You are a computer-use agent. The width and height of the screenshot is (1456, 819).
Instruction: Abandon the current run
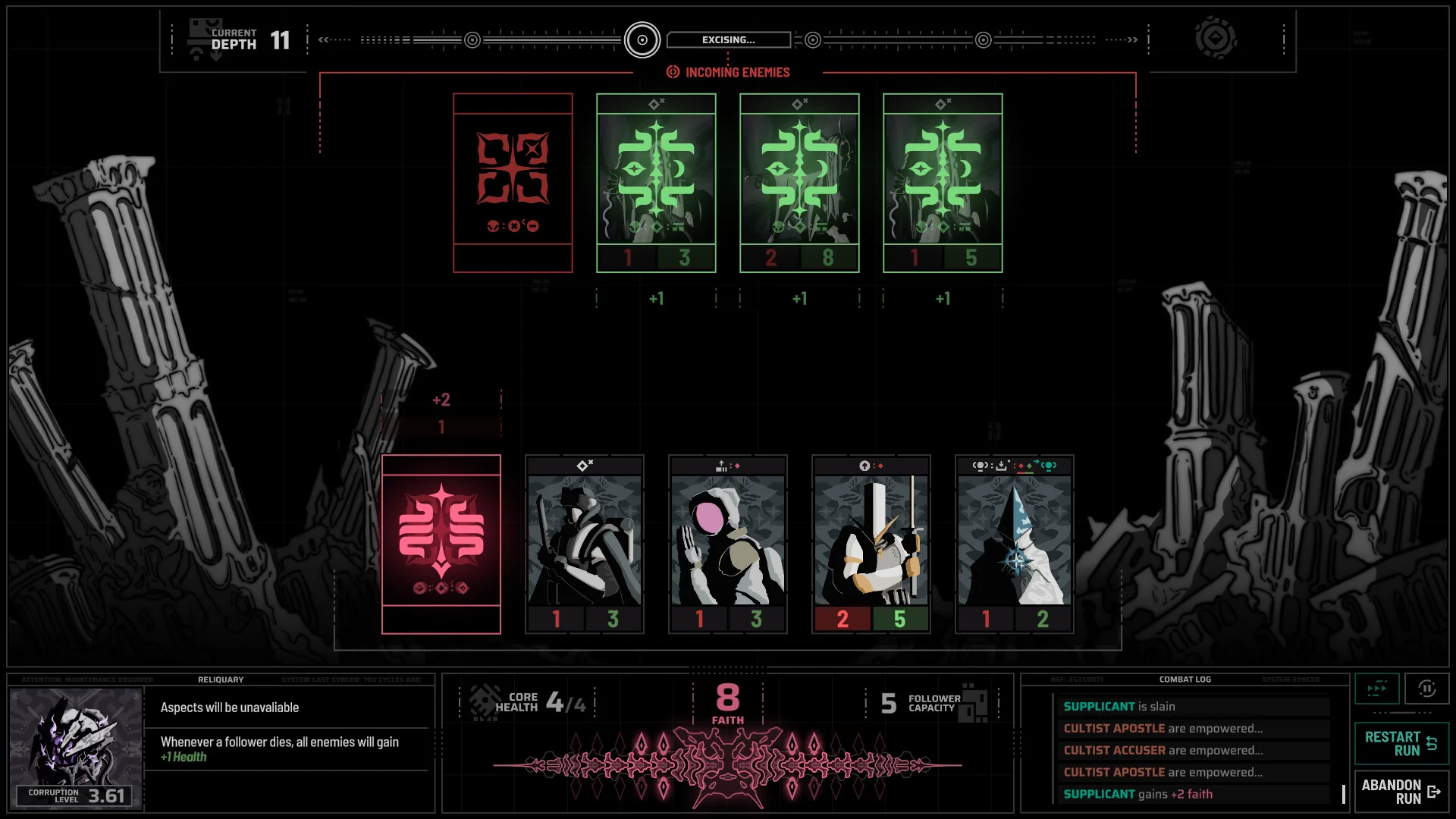[x=1401, y=792]
